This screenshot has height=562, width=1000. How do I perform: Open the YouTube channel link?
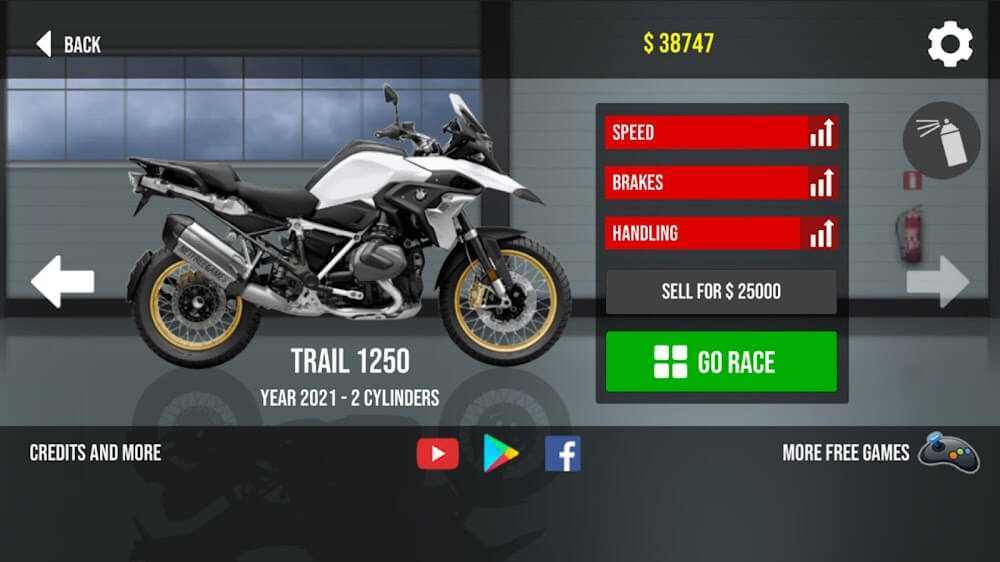point(437,454)
